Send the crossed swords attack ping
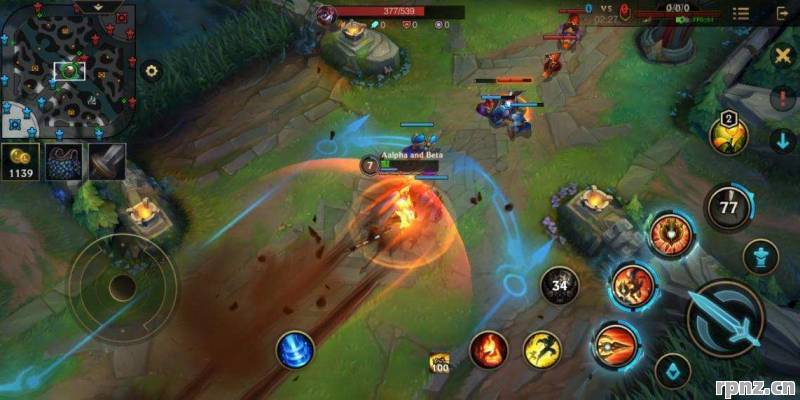Image resolution: width=800 pixels, height=400 pixels. coord(783,56)
